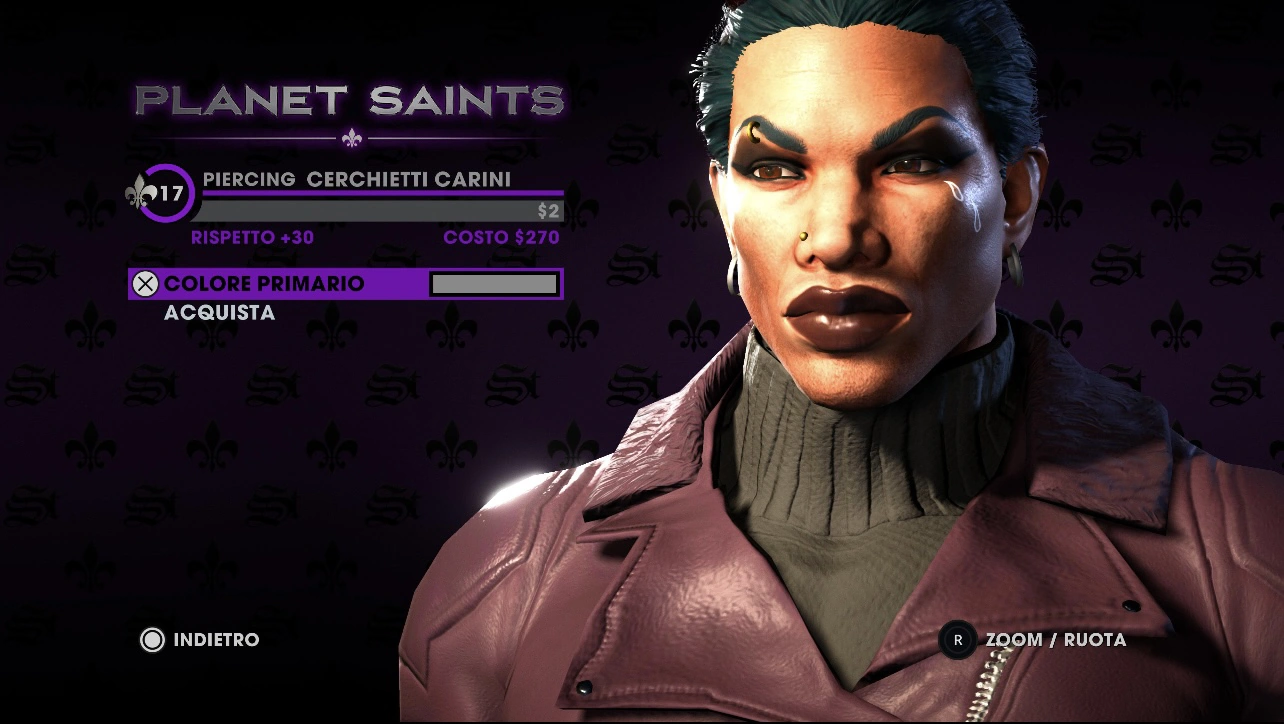
Task: Select the X button icon next to Colore Primario
Action: pyautogui.click(x=146, y=284)
